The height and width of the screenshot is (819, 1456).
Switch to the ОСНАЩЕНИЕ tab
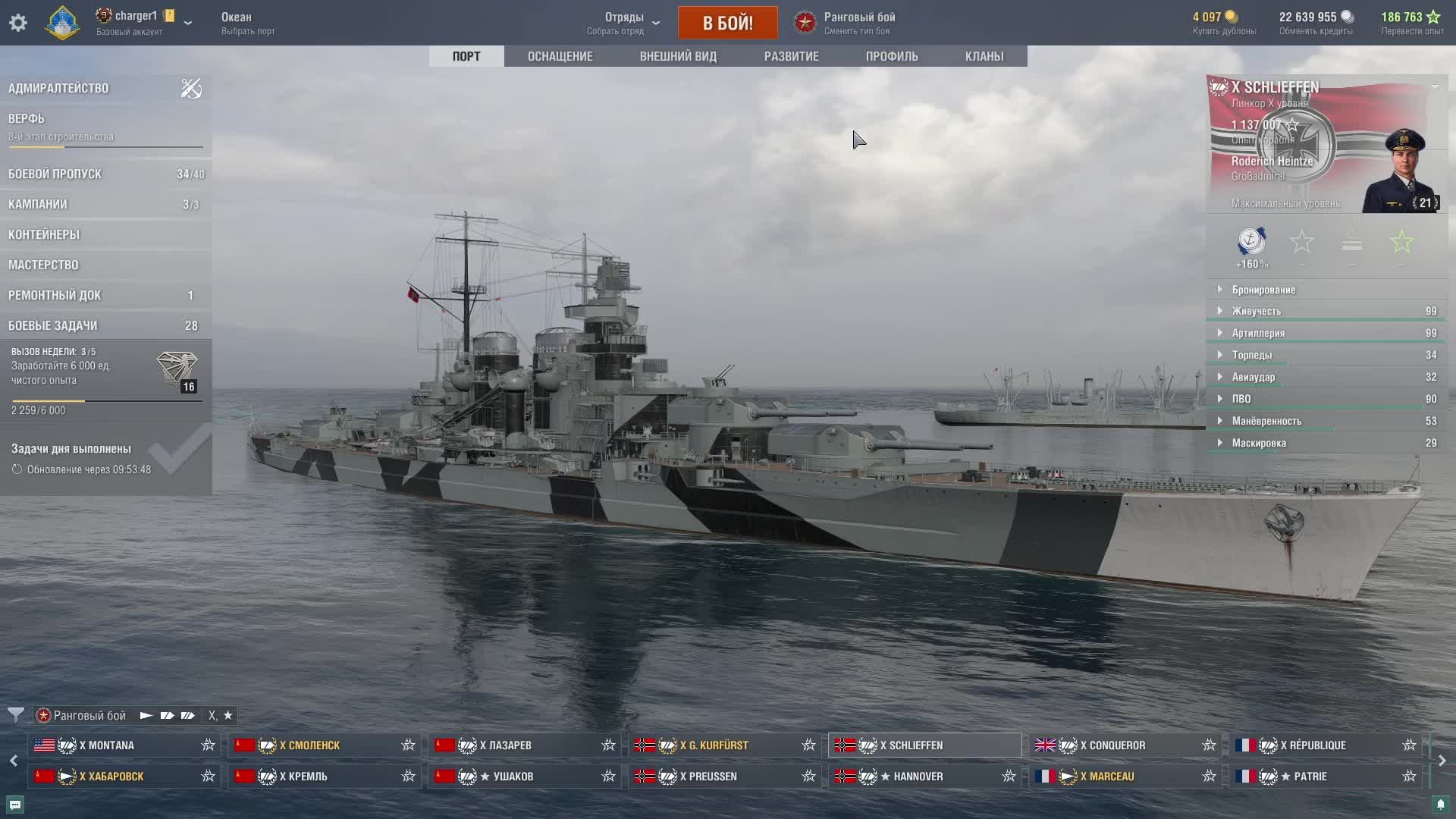(x=560, y=56)
